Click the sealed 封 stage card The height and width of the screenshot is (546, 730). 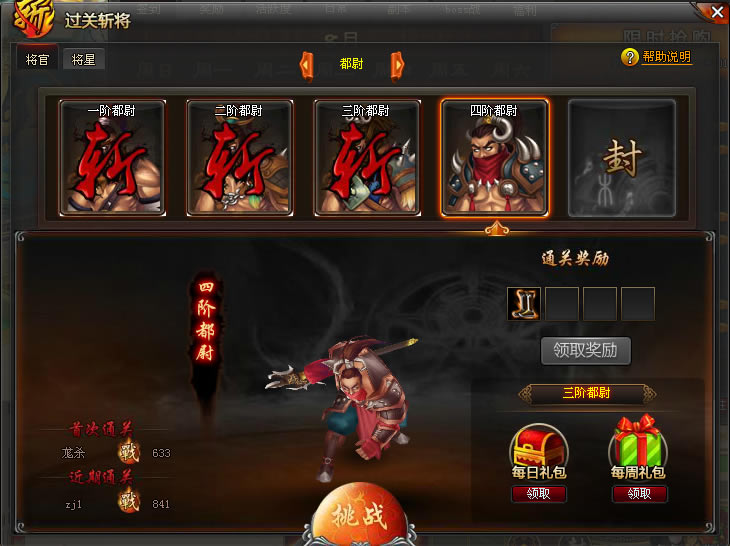click(x=621, y=157)
